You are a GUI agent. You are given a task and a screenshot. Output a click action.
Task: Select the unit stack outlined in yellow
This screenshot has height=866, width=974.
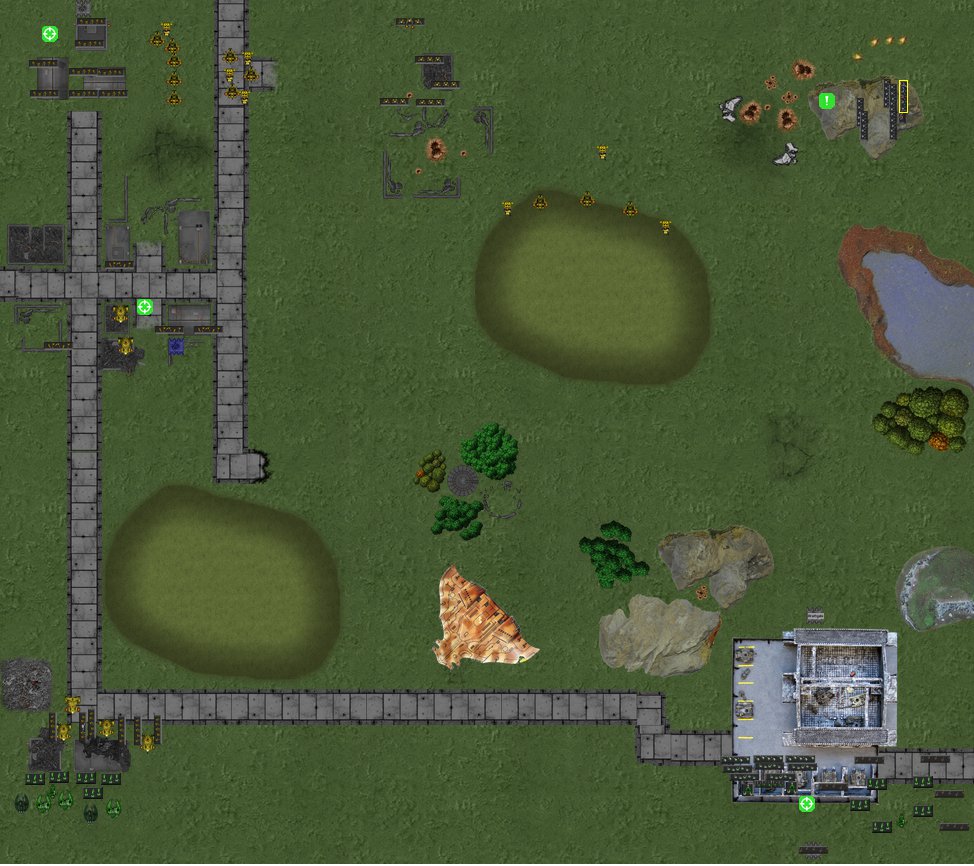pyautogui.click(x=903, y=97)
